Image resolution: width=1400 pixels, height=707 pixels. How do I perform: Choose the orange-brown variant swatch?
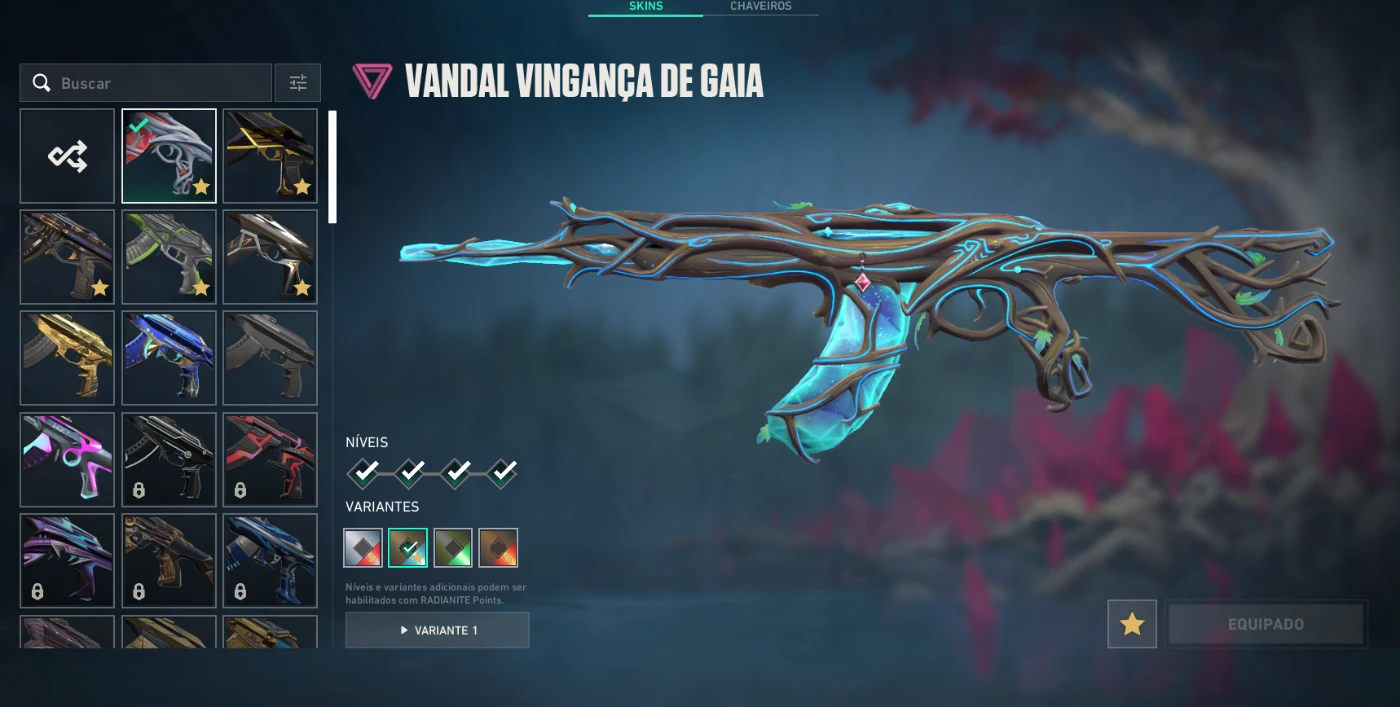498,548
